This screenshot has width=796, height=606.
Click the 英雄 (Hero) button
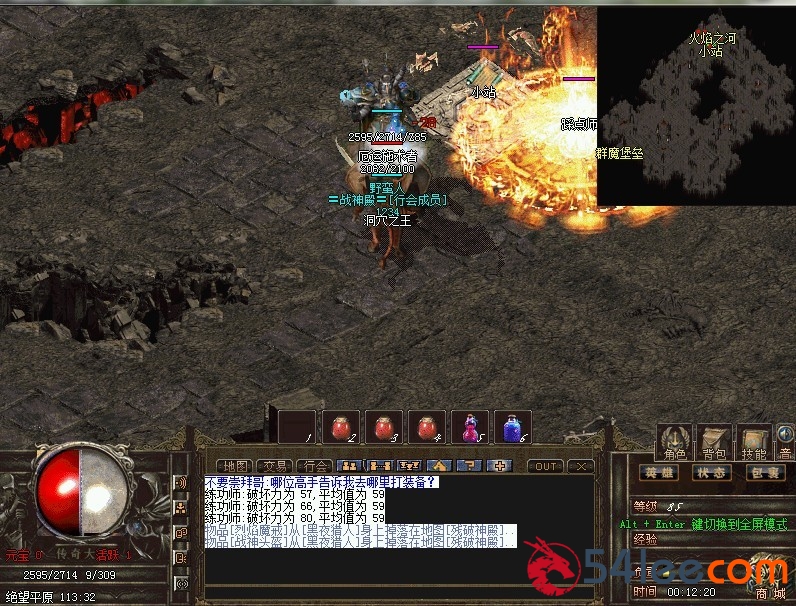pyautogui.click(x=658, y=473)
